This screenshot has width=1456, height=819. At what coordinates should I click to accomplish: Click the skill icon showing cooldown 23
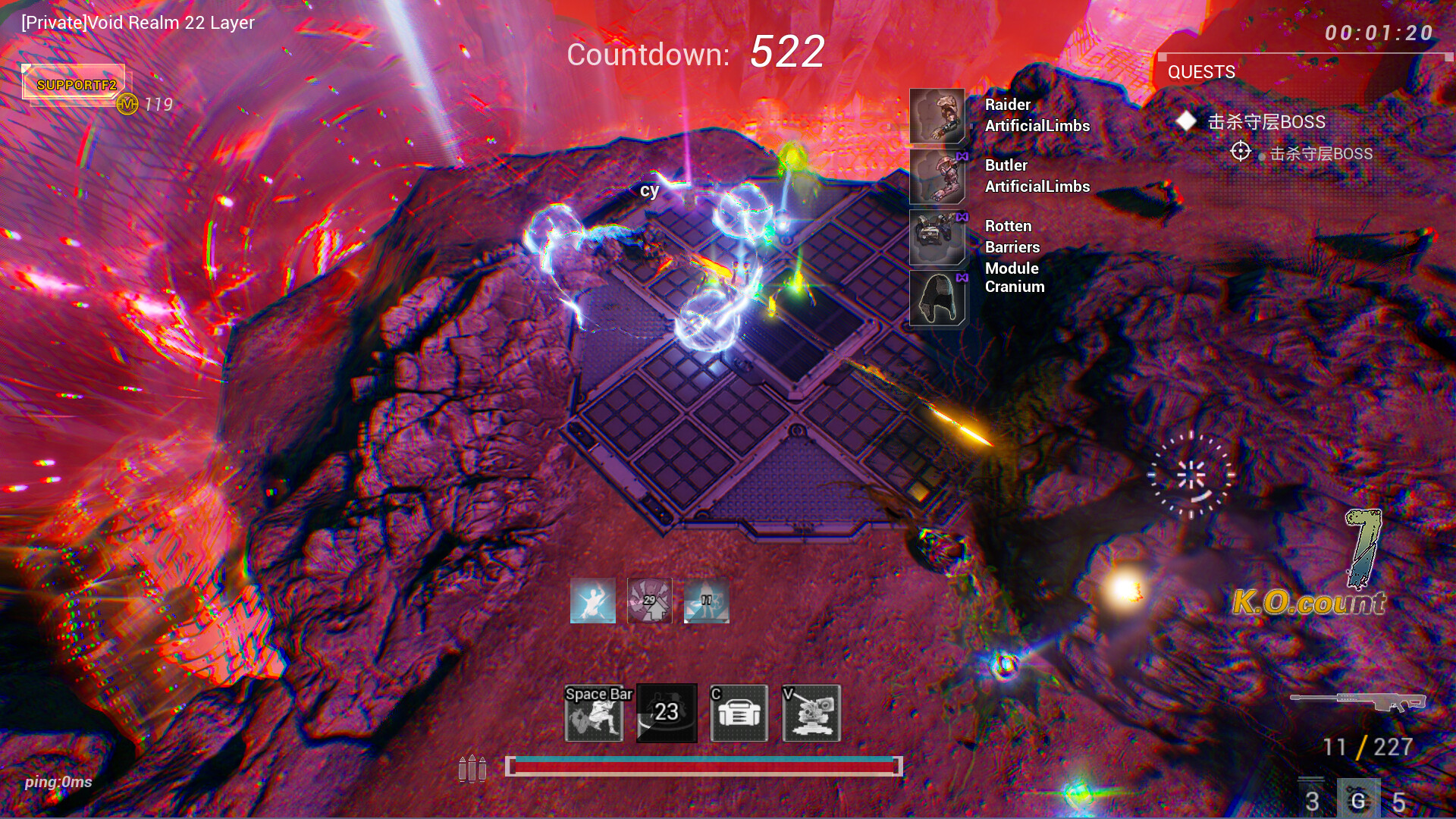666,713
